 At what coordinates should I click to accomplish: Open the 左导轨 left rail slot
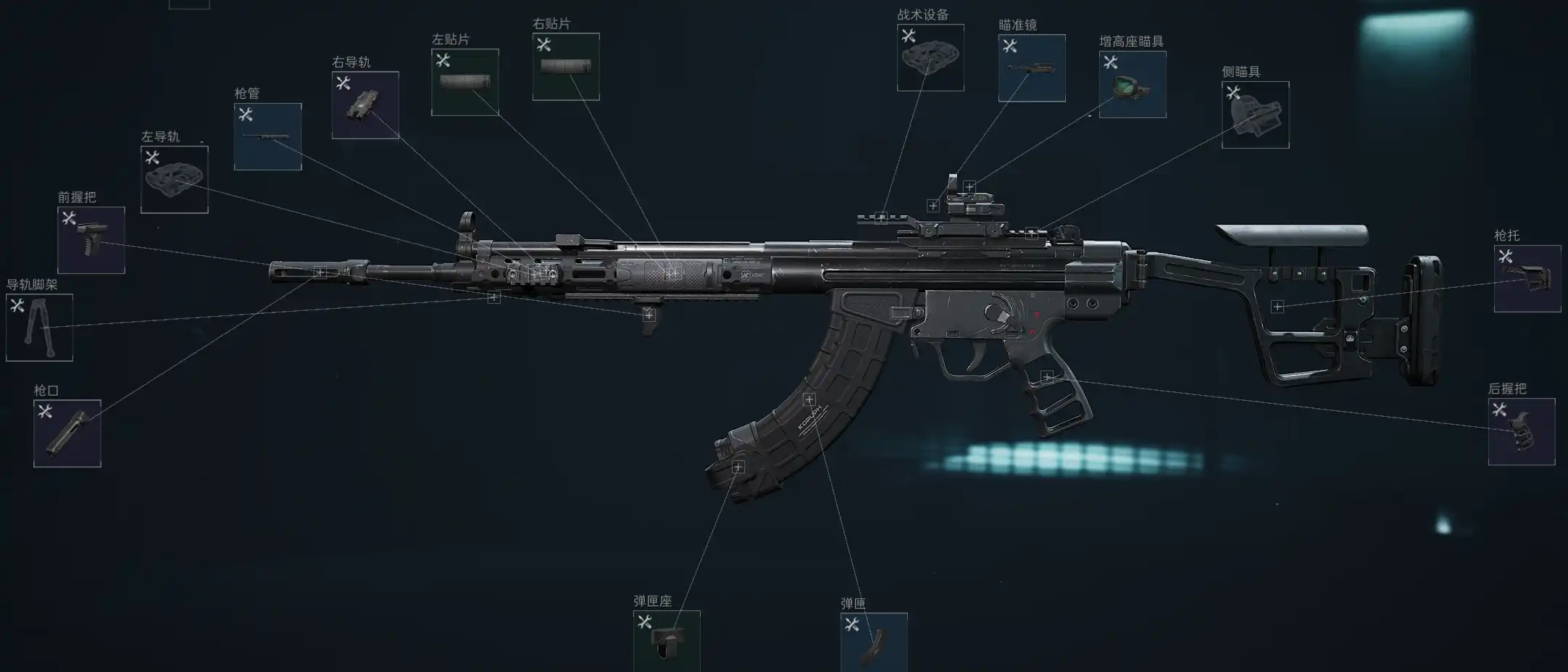pos(175,180)
